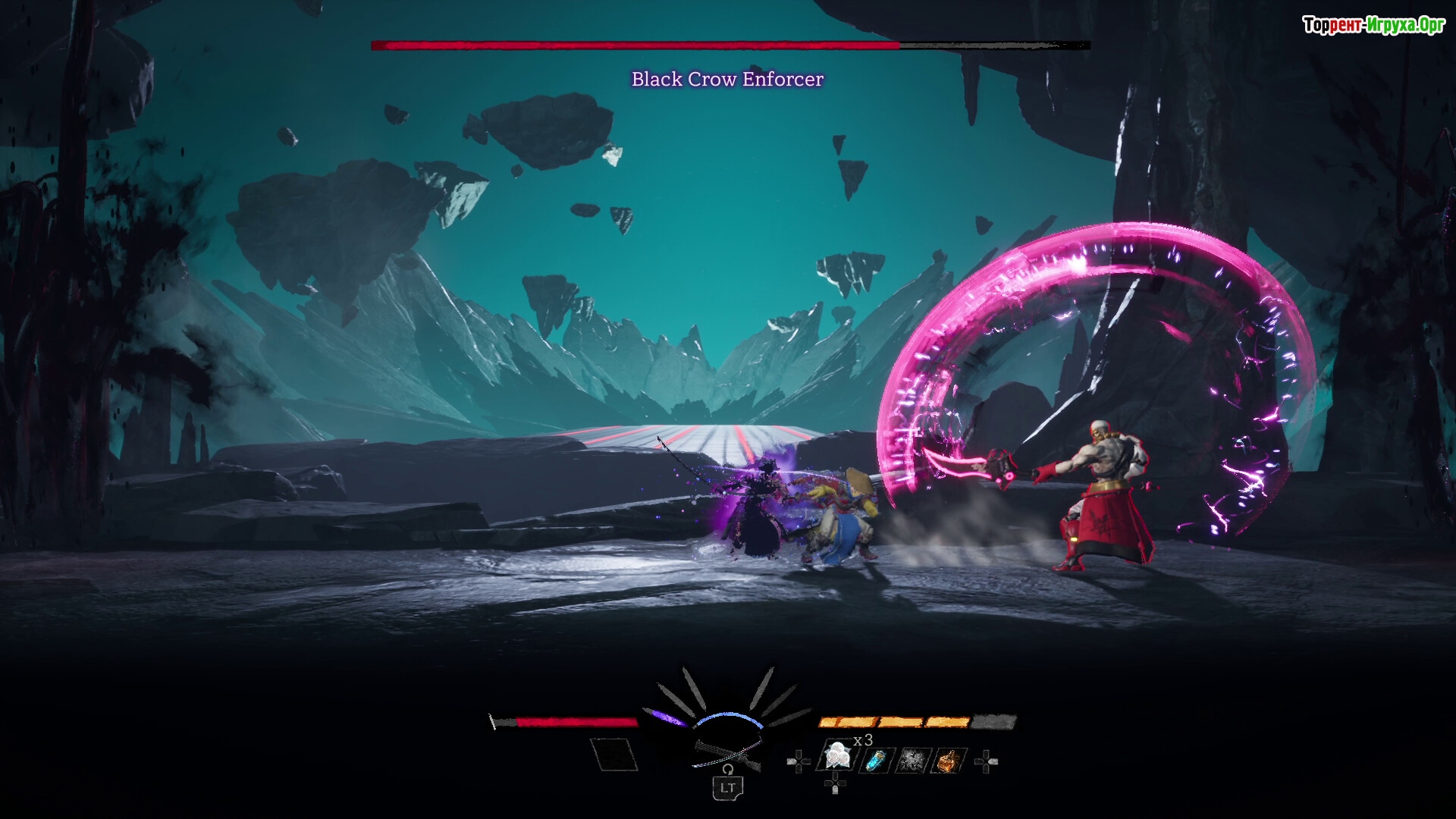Open the Торрент-Игруха.Орг watermark link
Screen dimensions: 1456x819
click(1373, 25)
